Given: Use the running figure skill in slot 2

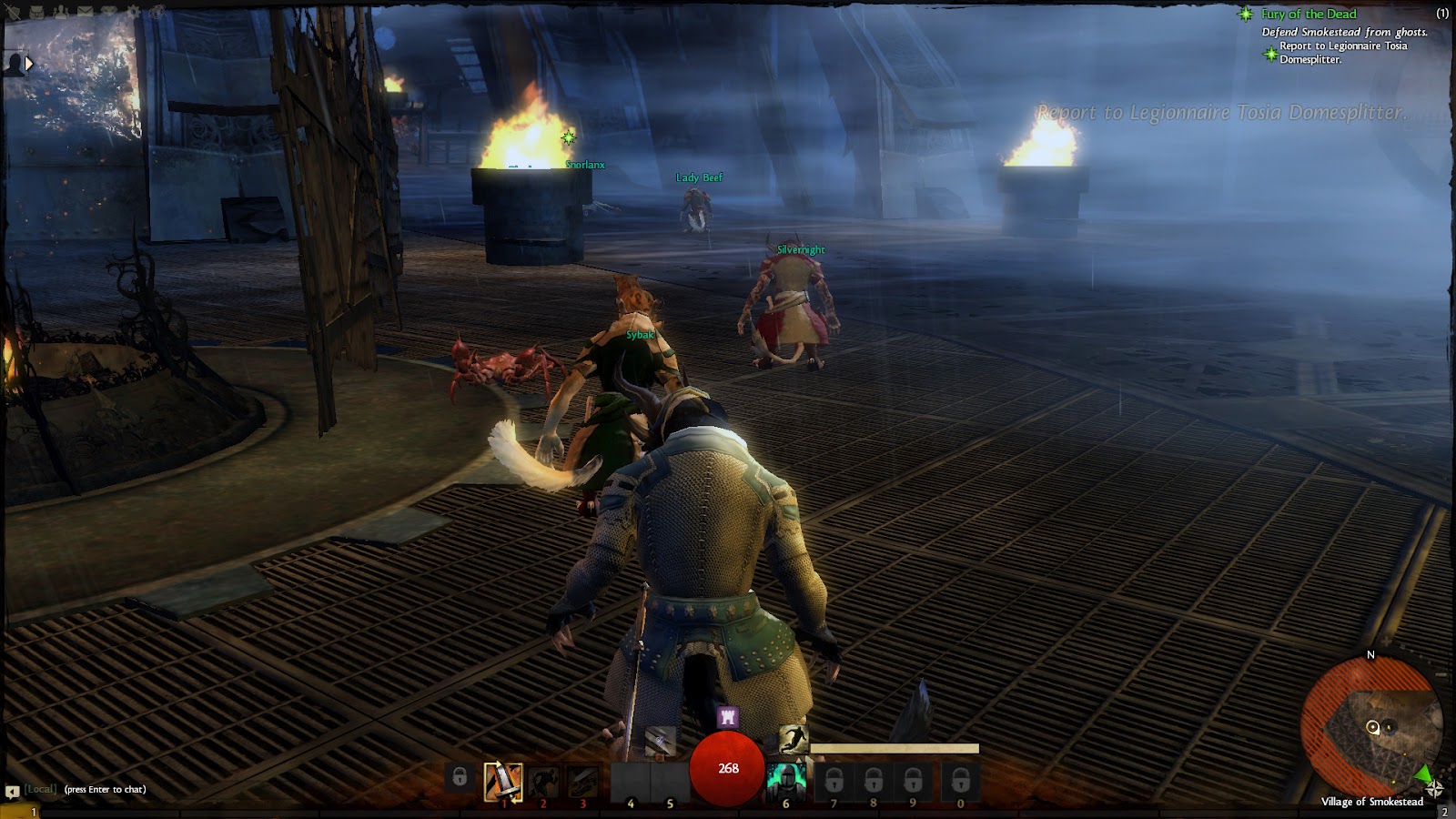Looking at the screenshot, I should click(x=543, y=781).
